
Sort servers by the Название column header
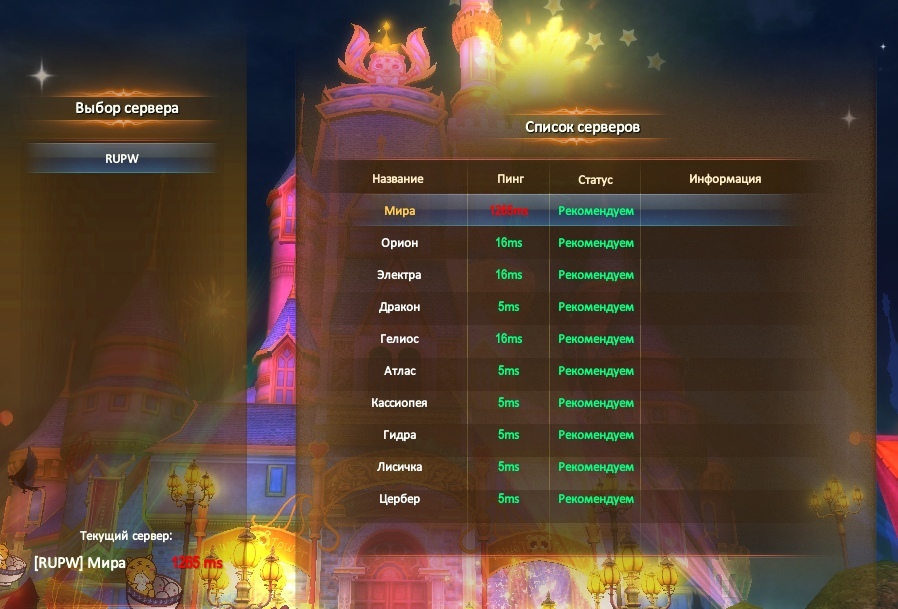(398, 179)
